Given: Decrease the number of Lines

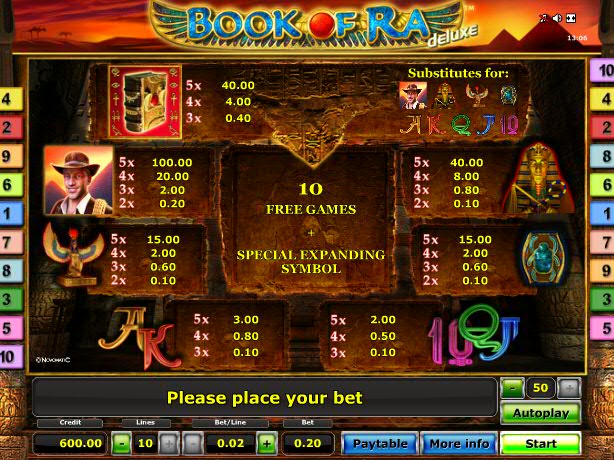Looking at the screenshot, I should click(119, 443).
